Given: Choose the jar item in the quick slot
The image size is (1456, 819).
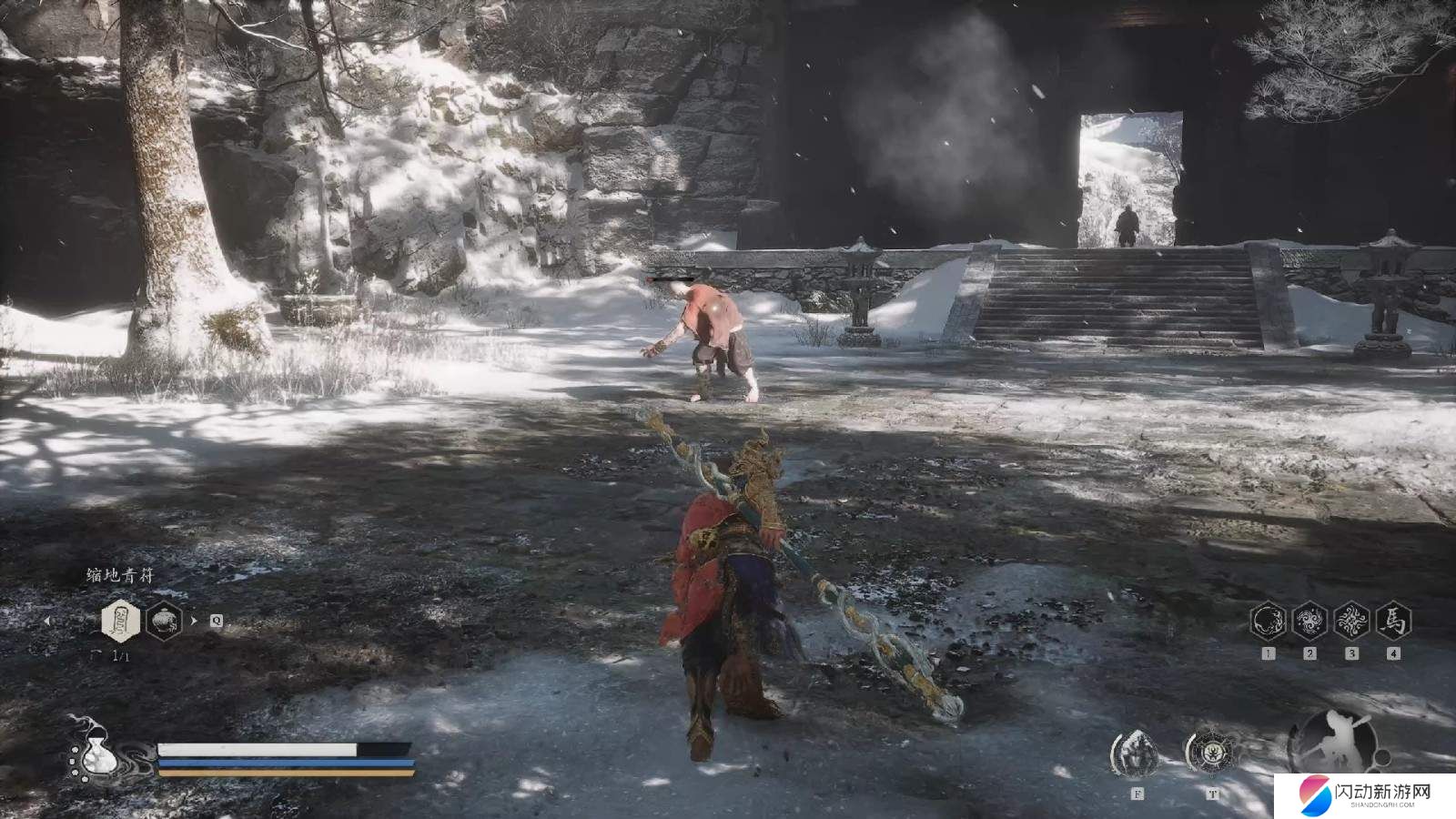Looking at the screenshot, I should (x=164, y=622).
